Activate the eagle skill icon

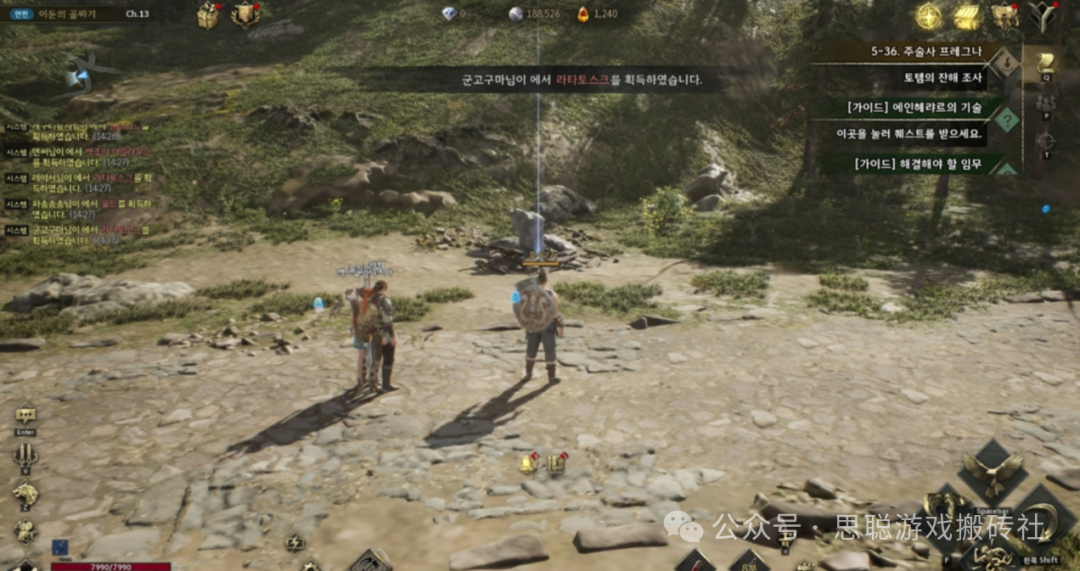[x=992, y=470]
